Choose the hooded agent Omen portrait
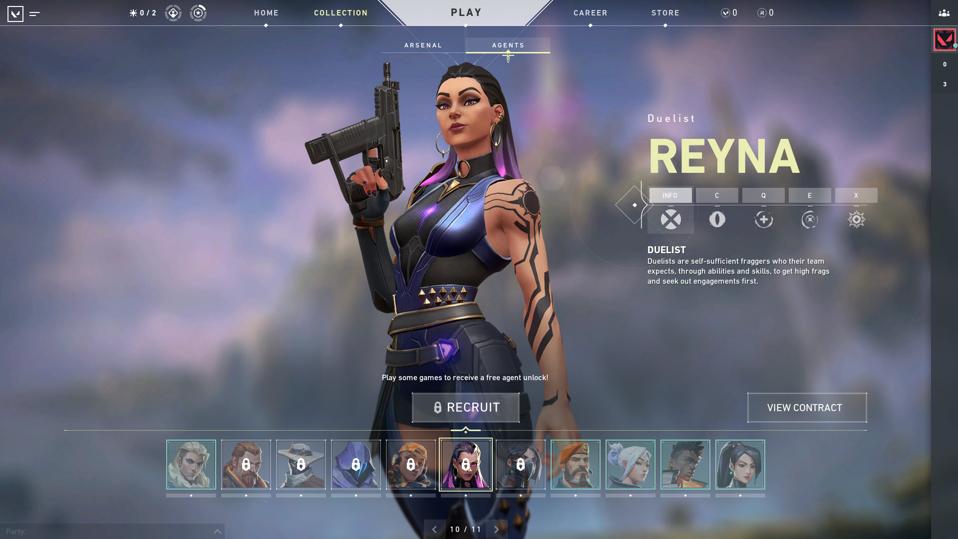Image resolution: width=958 pixels, height=539 pixels. point(356,465)
